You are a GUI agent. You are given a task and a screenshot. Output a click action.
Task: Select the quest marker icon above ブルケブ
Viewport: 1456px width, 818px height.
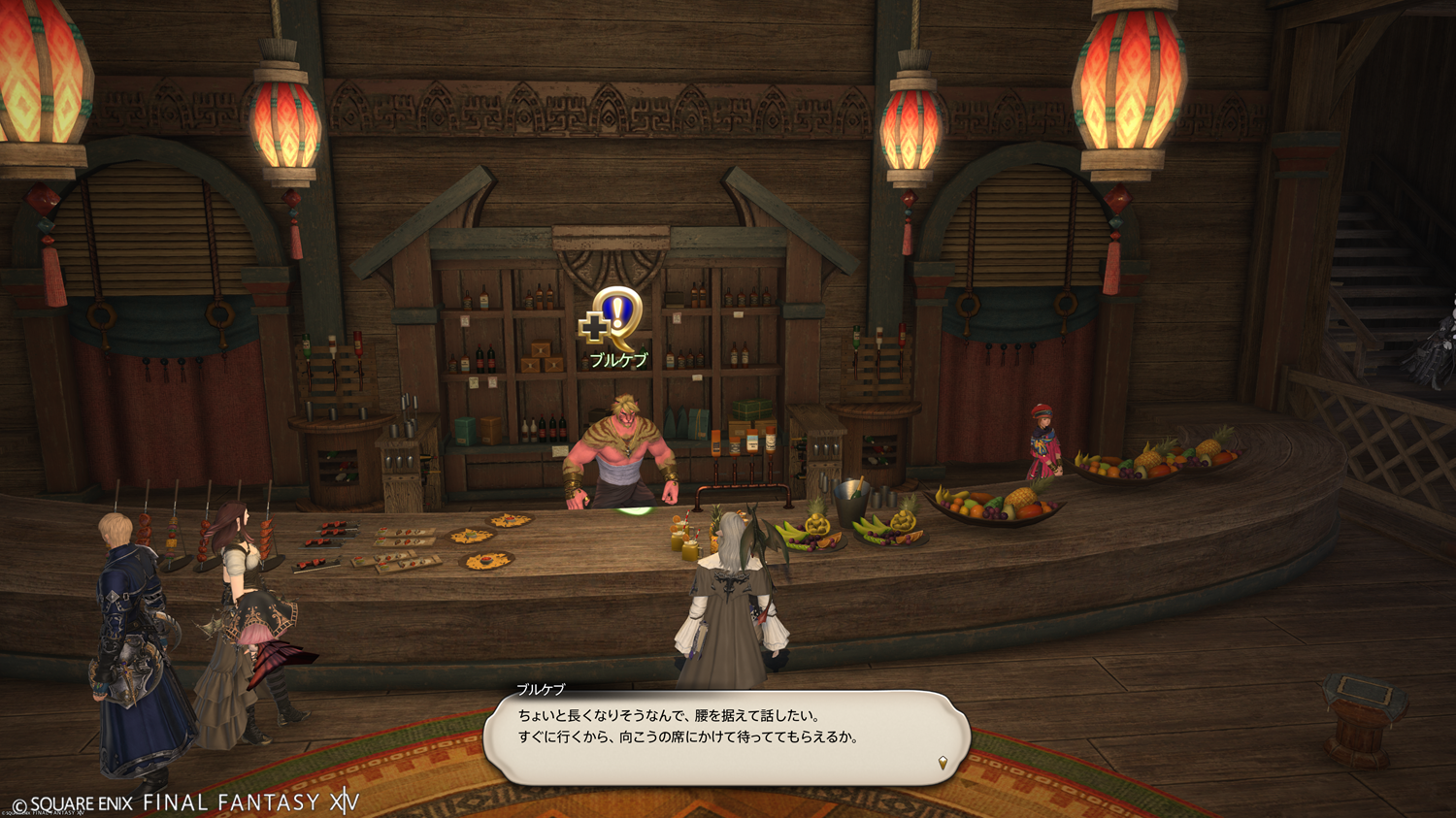click(612, 319)
